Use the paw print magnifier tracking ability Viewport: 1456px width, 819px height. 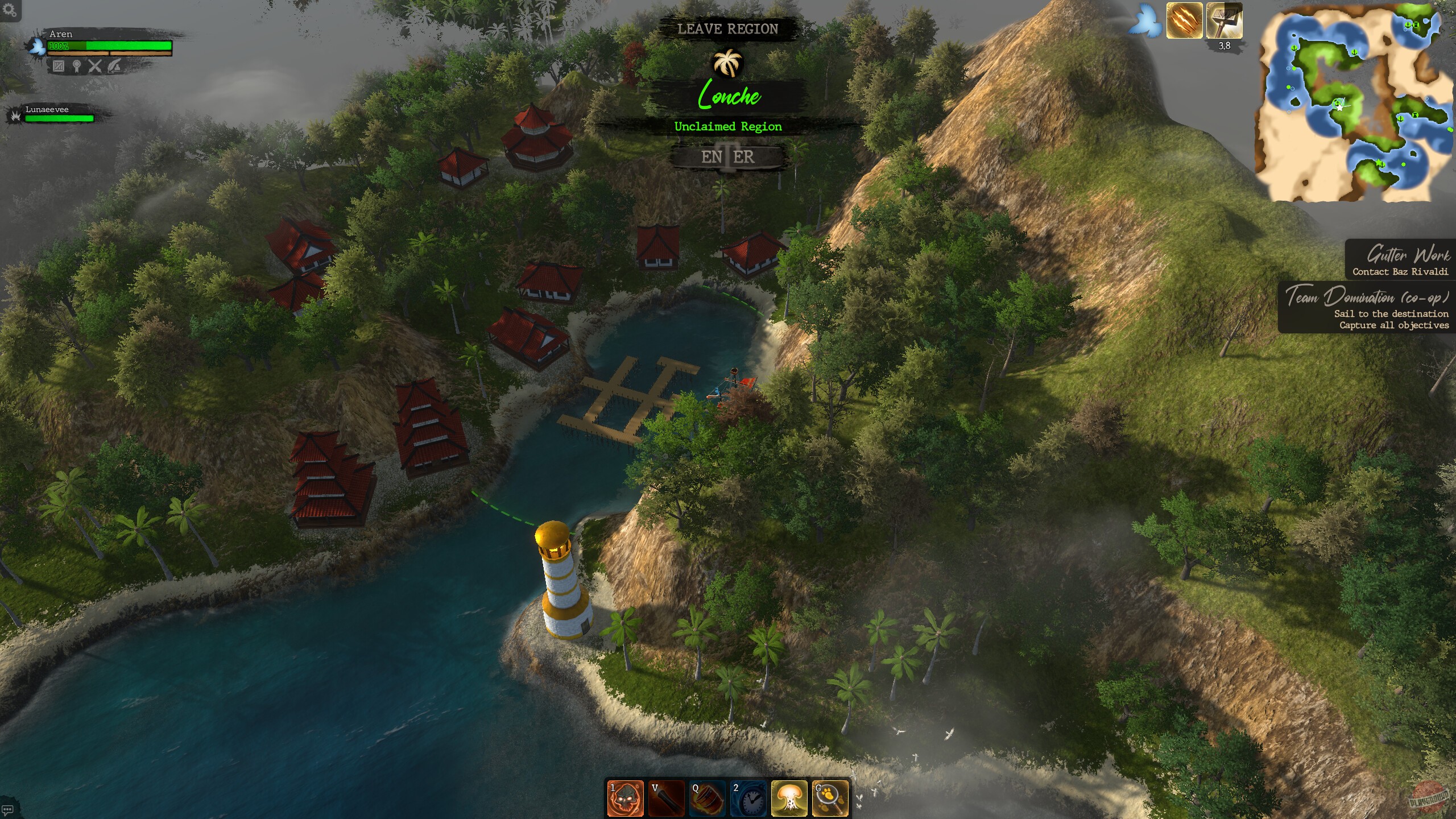[830, 798]
